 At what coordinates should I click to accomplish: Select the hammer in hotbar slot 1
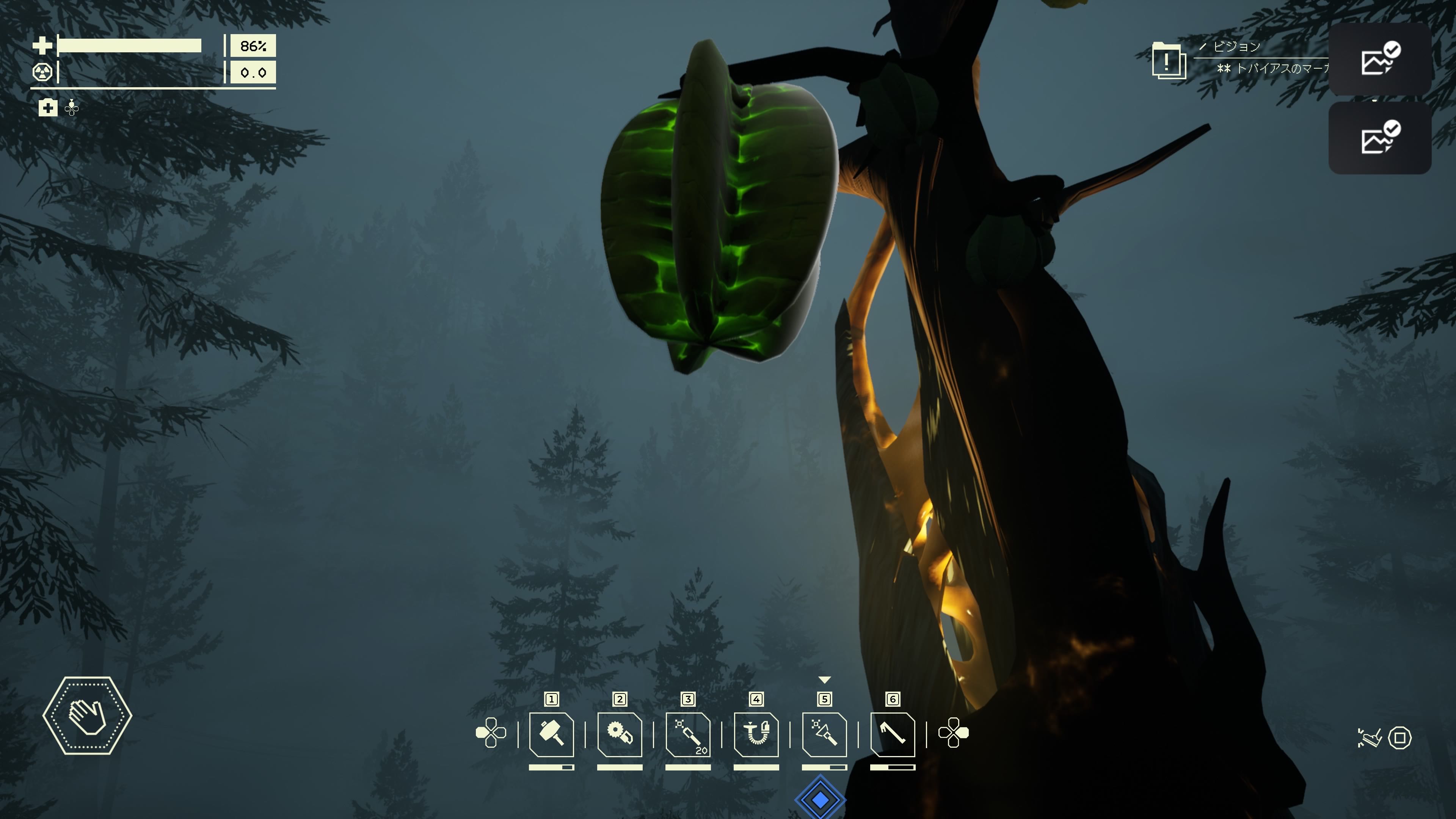click(551, 734)
